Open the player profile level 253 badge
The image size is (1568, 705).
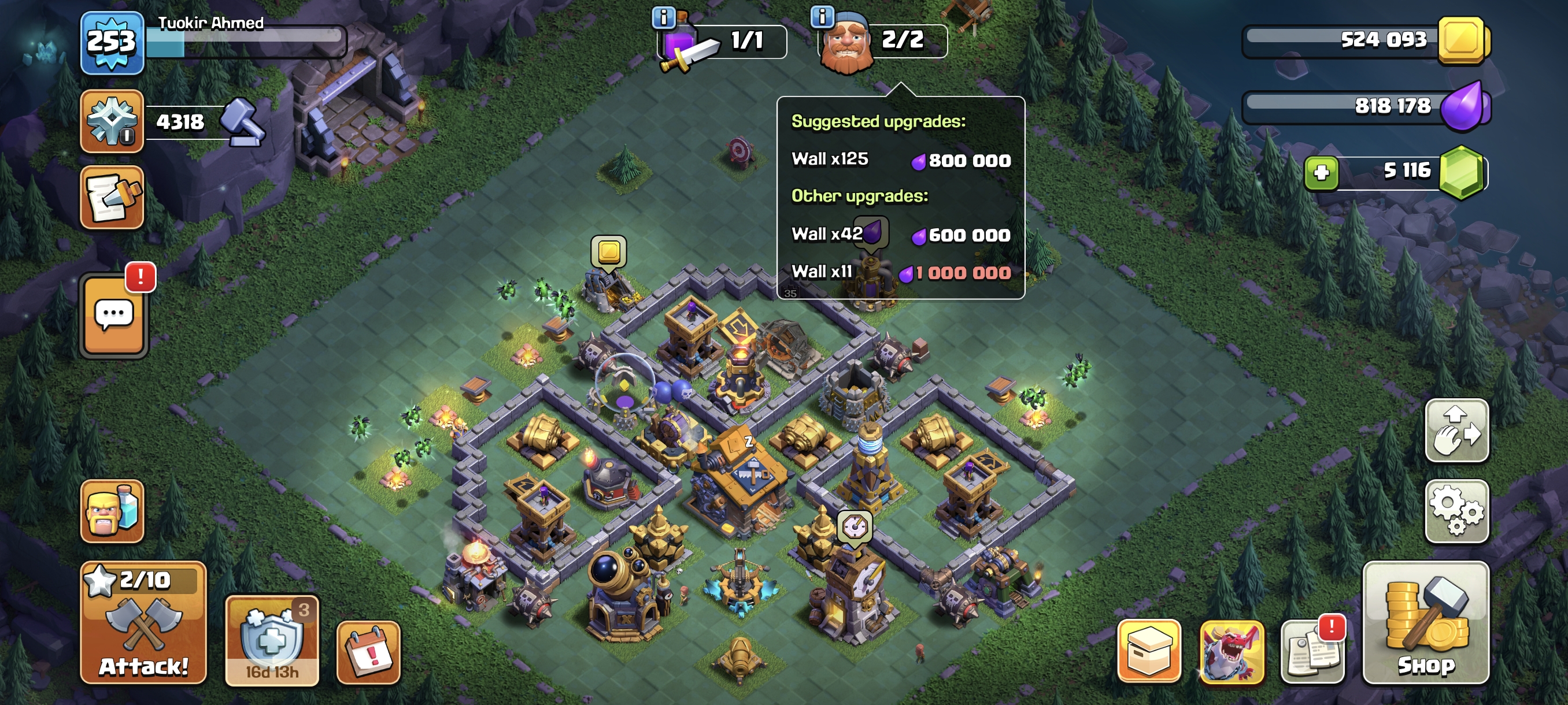tap(112, 43)
